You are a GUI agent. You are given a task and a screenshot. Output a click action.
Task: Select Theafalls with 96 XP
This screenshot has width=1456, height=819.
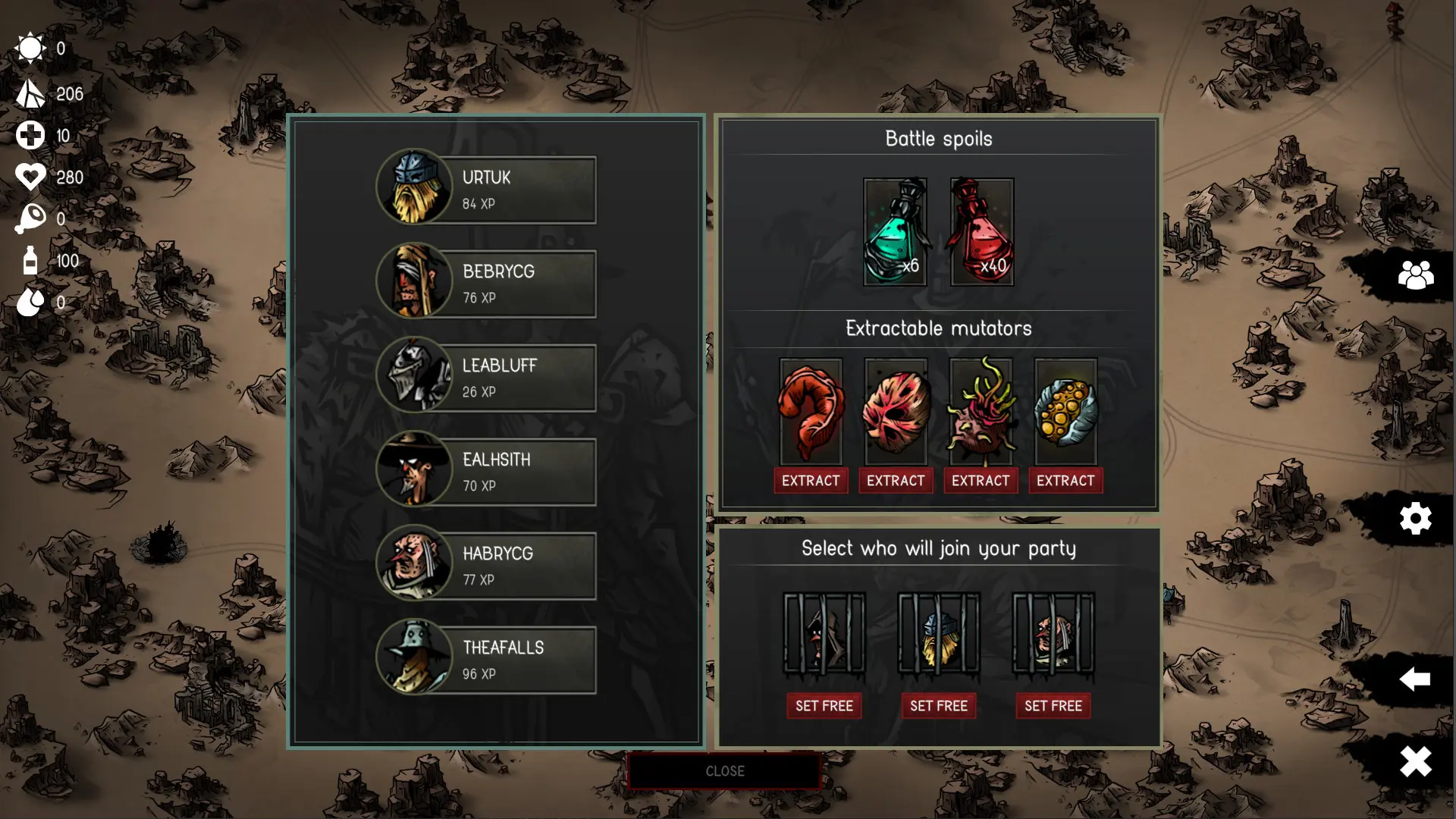click(414, 659)
